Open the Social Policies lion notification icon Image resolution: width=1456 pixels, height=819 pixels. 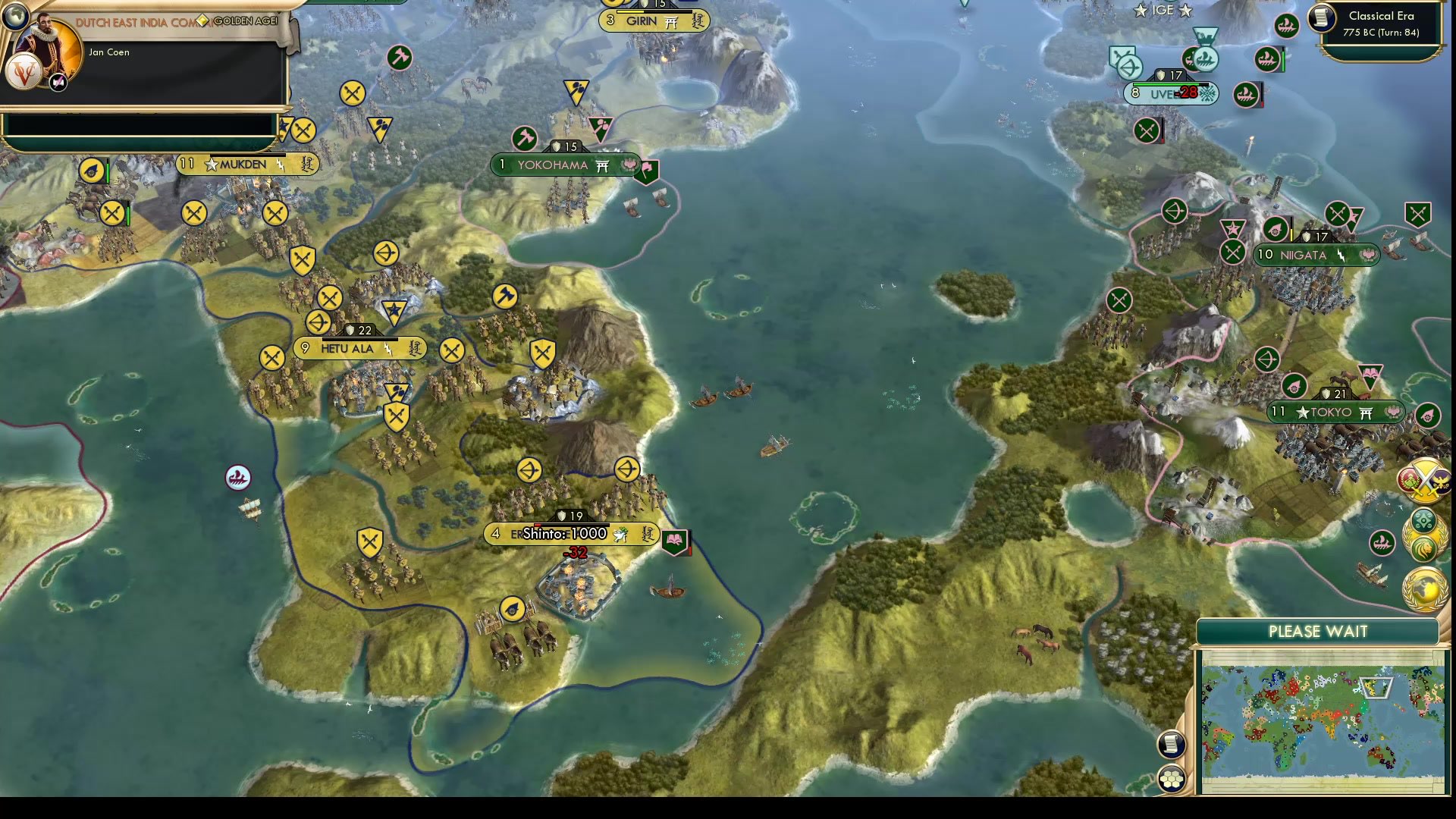pyautogui.click(x=1424, y=548)
